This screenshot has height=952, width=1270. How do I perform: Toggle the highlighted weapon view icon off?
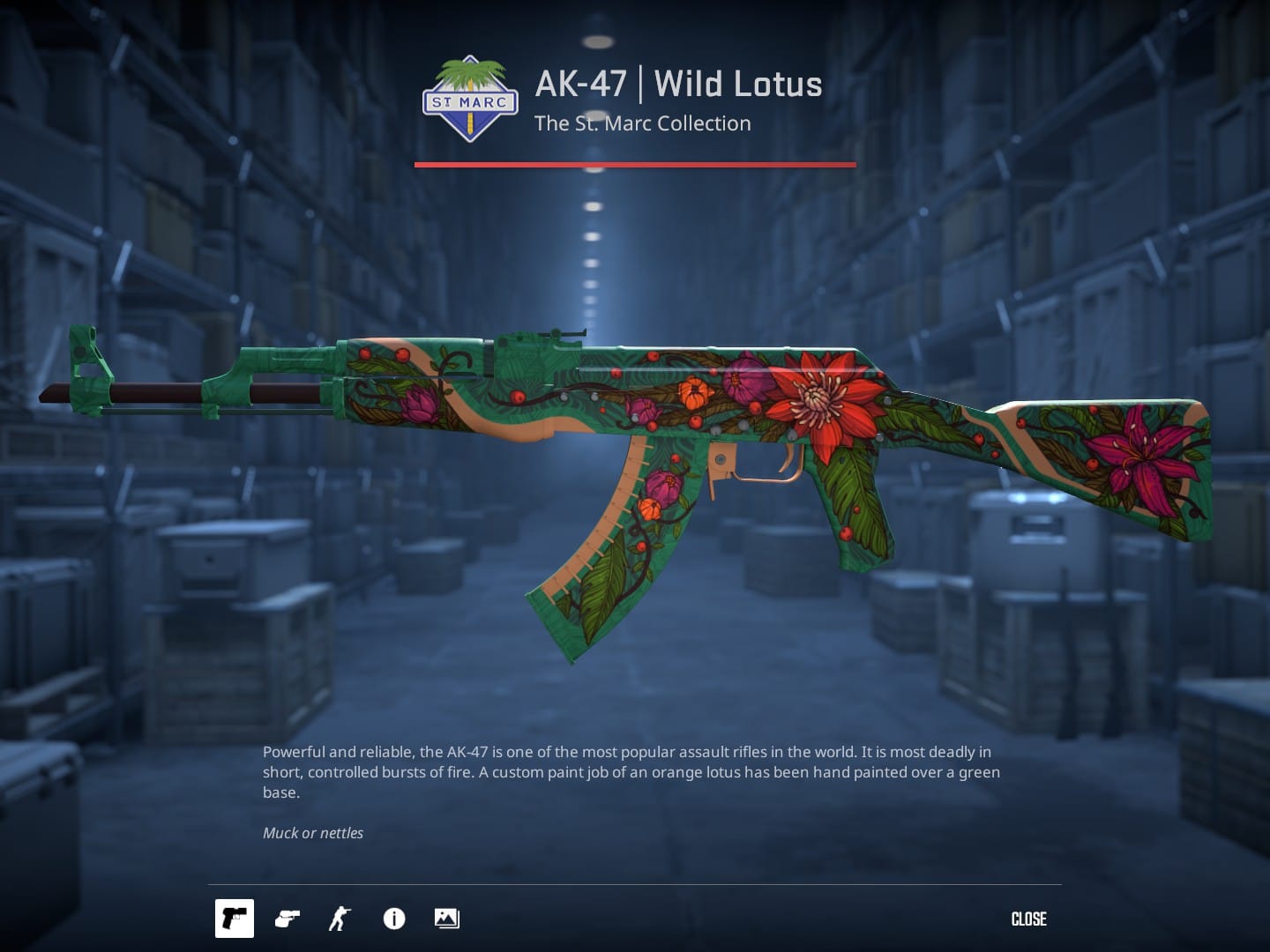(x=234, y=919)
